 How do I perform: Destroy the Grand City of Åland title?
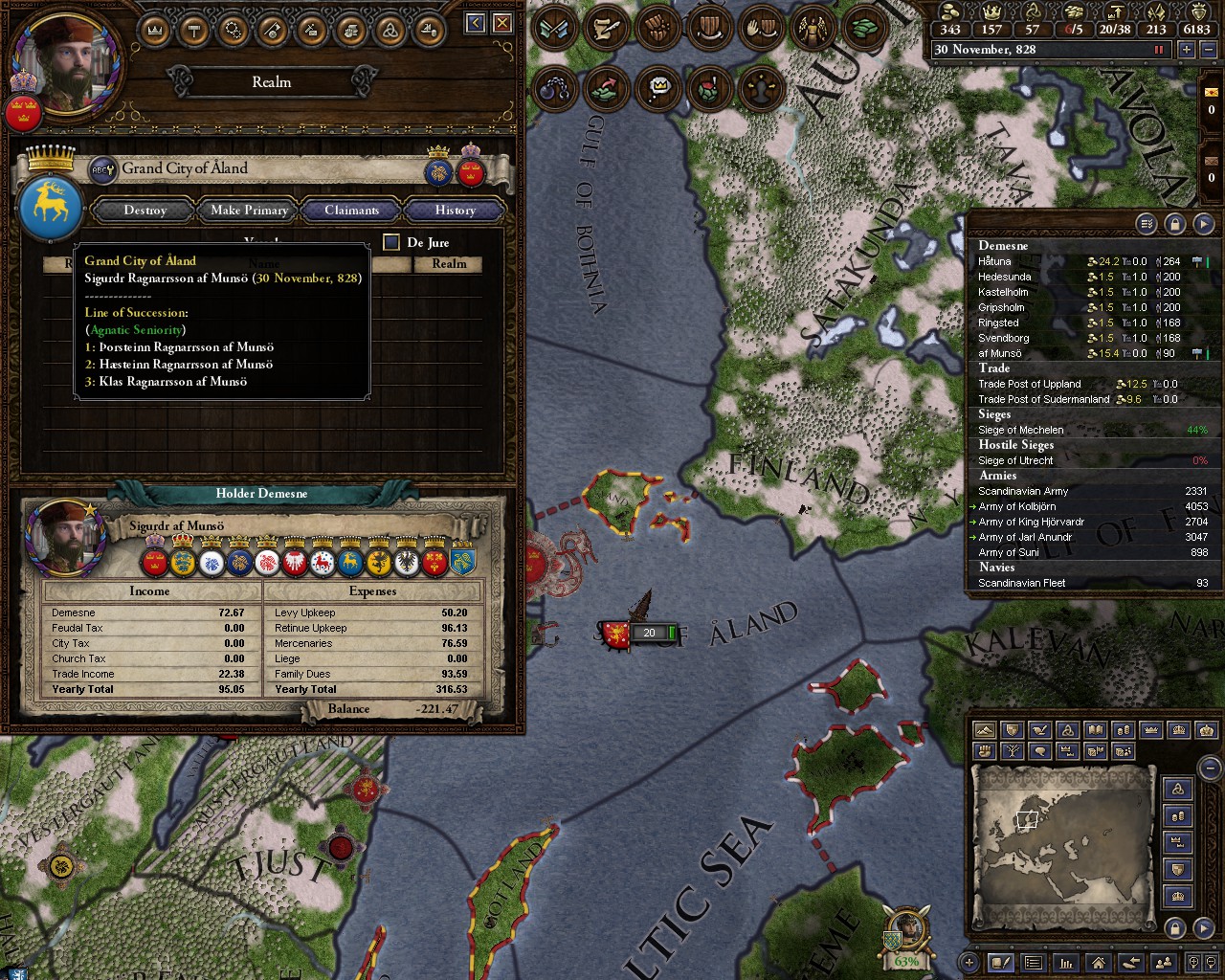coord(145,211)
